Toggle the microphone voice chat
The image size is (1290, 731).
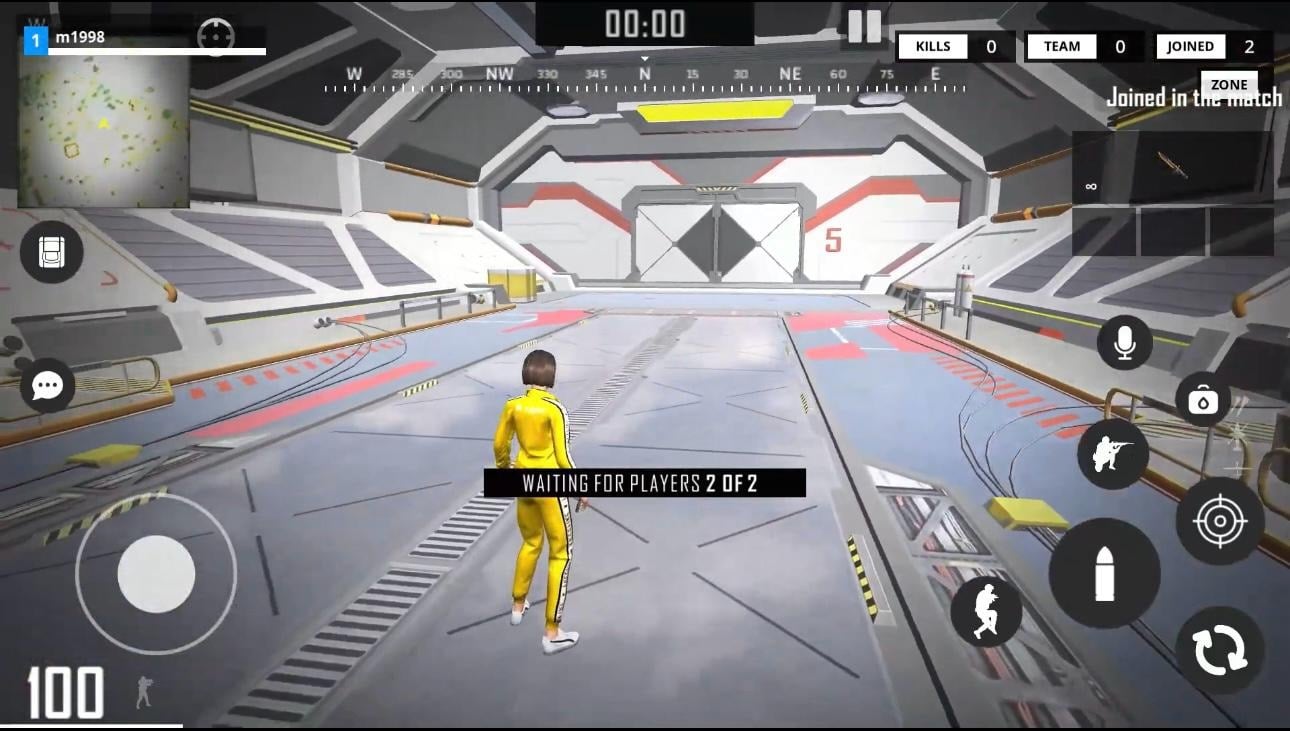(x=1125, y=343)
